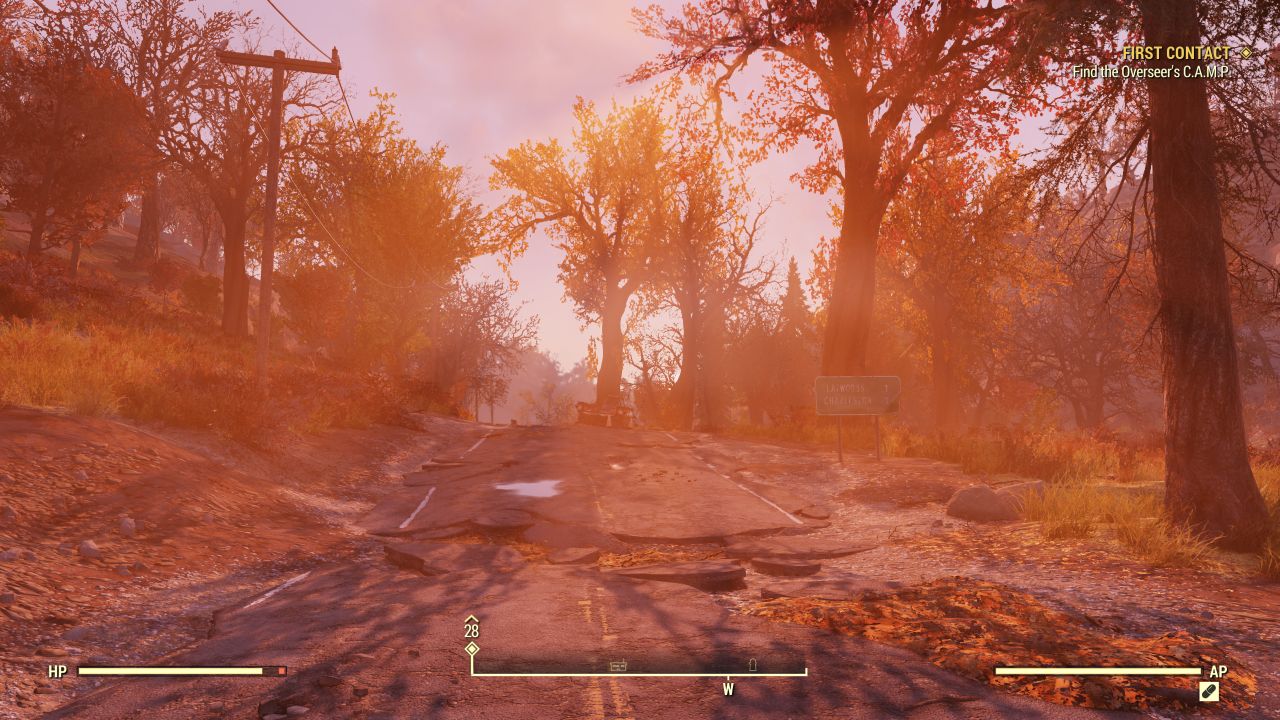Click the pill icon under the AP bar
The height and width of the screenshot is (720, 1280).
1209,691
